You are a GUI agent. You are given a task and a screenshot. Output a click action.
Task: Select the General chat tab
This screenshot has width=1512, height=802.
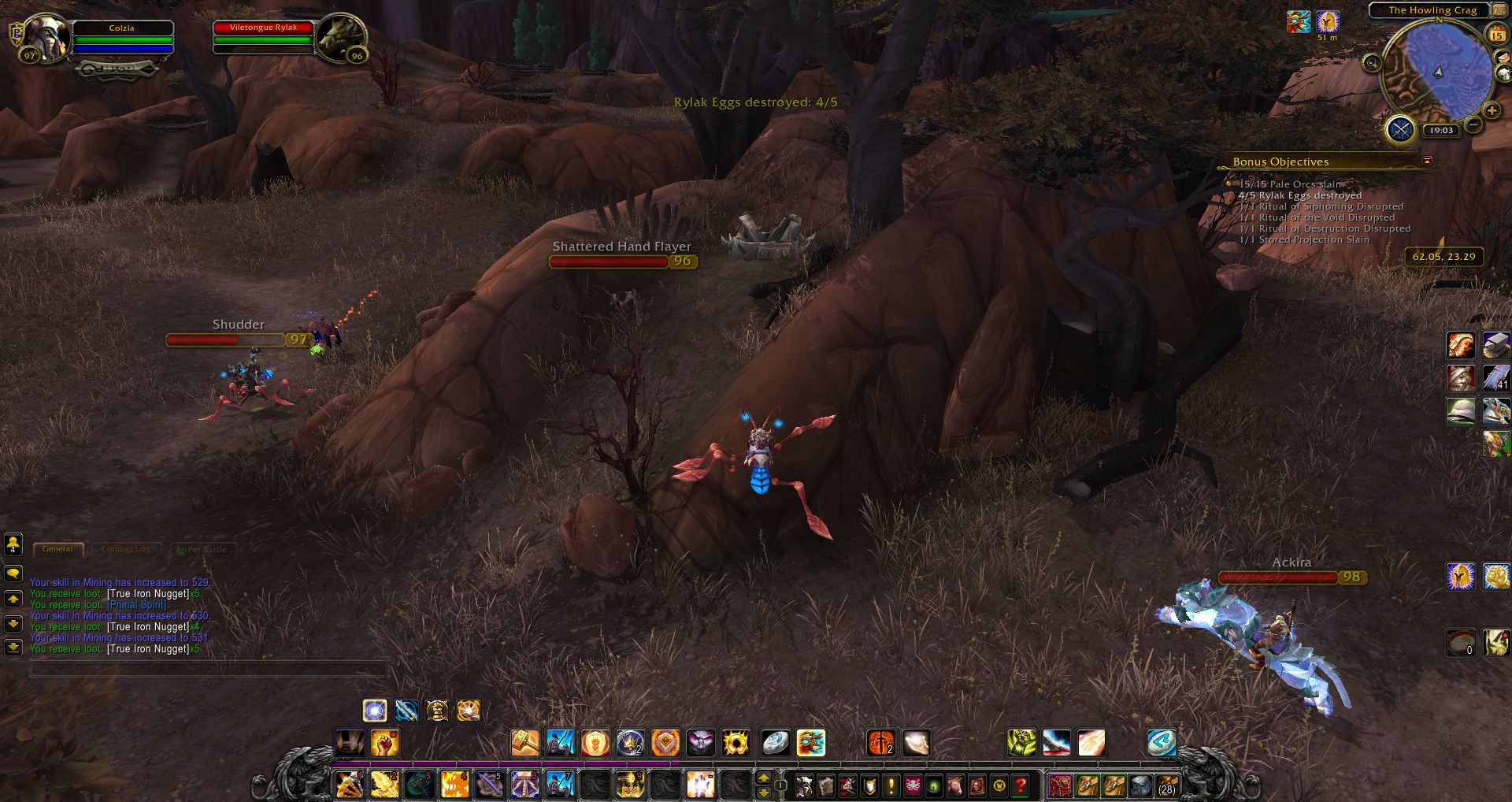tap(57, 549)
